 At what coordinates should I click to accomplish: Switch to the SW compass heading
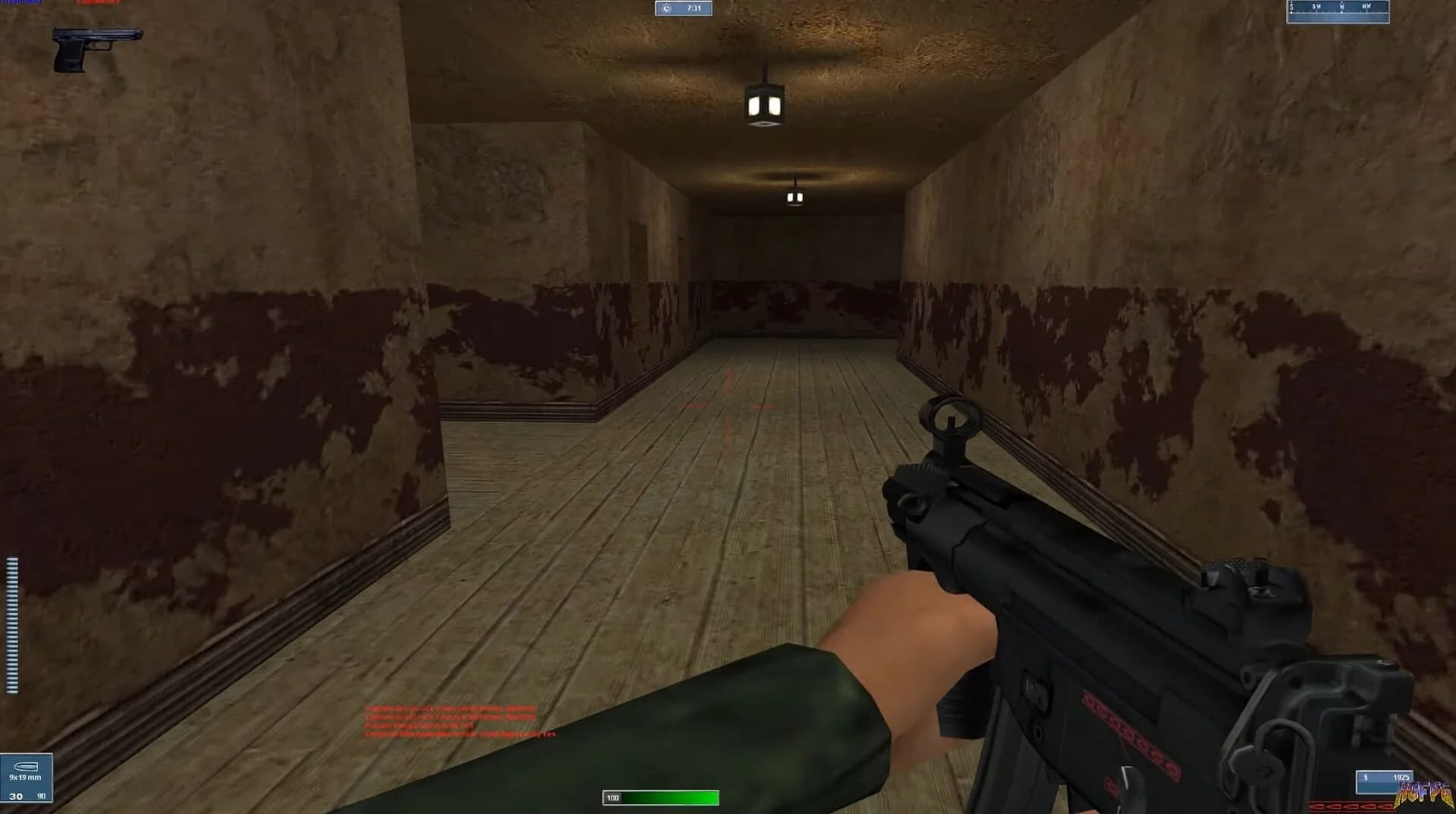[1316, 7]
